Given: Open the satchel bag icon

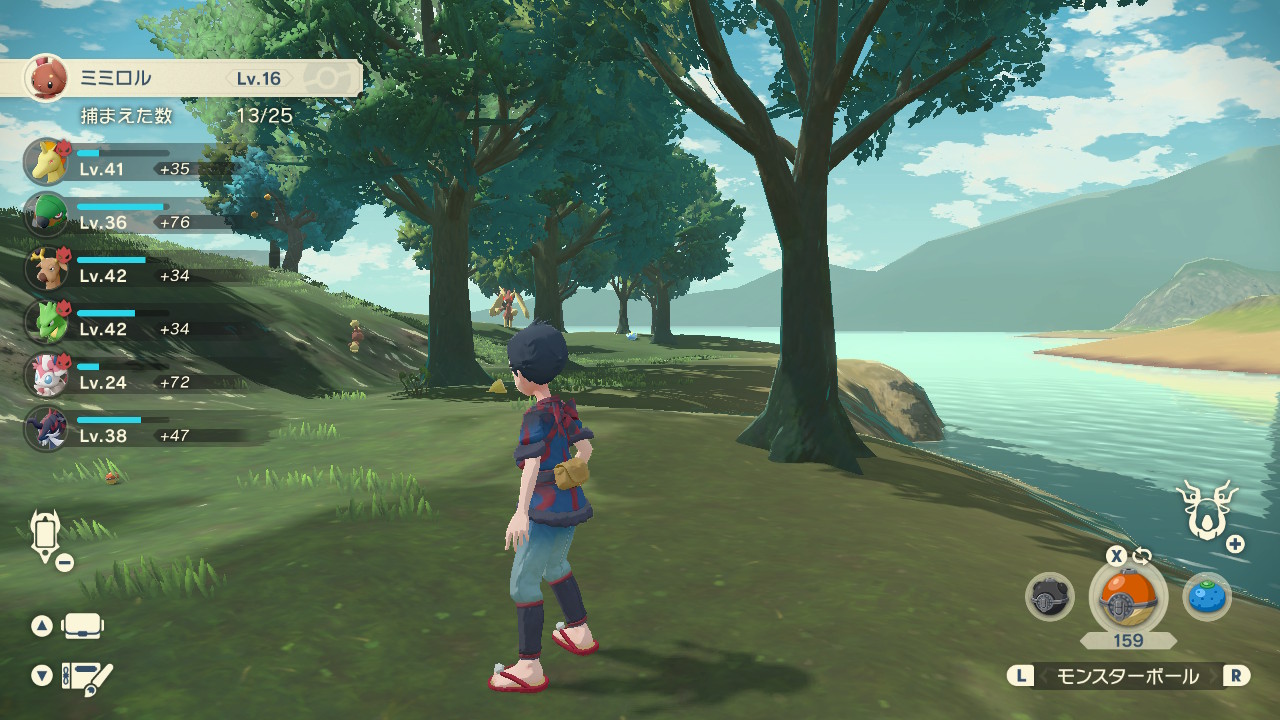Looking at the screenshot, I should coord(83,627).
